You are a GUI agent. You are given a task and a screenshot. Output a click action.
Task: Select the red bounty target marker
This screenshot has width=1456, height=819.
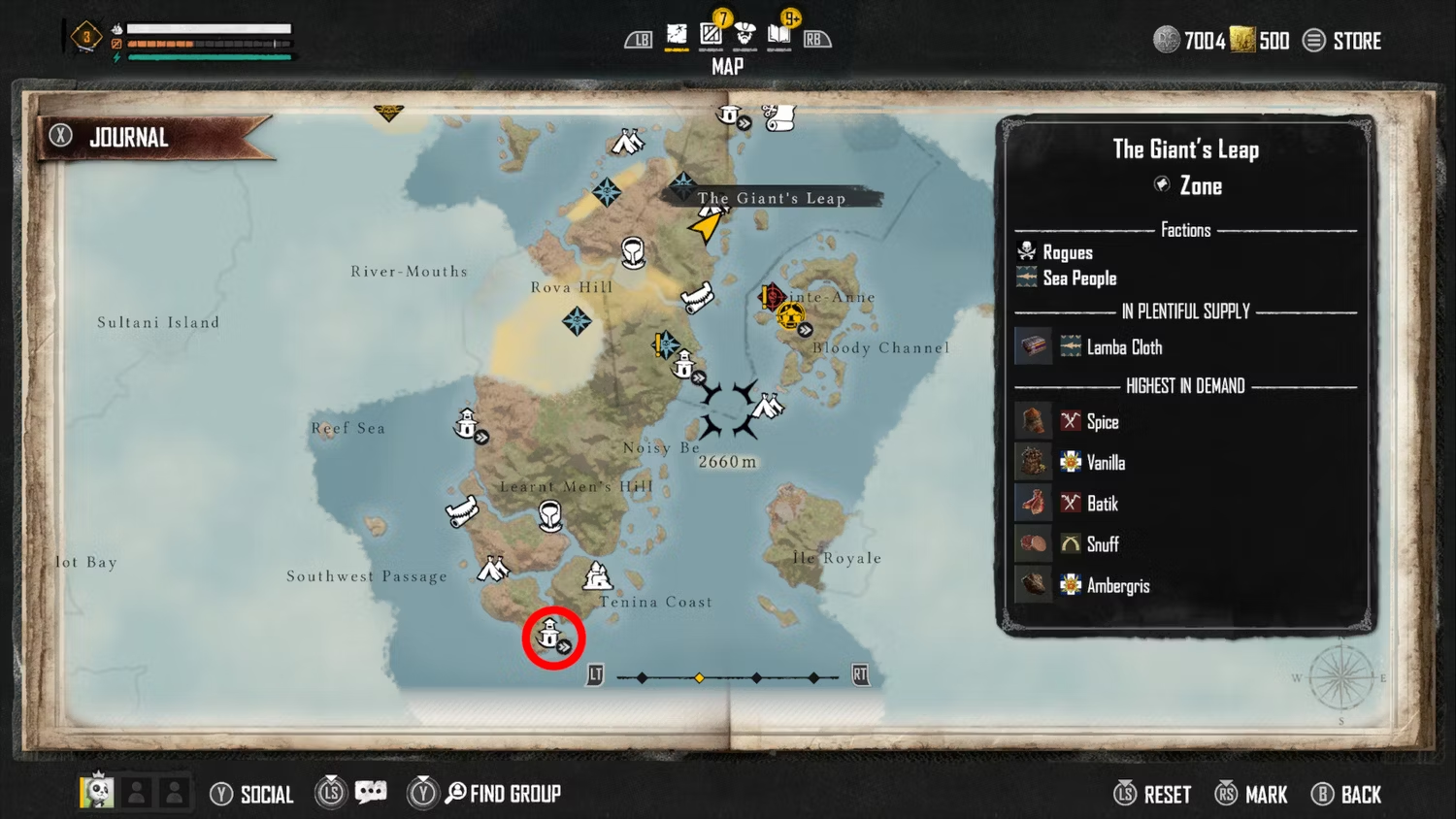[772, 296]
